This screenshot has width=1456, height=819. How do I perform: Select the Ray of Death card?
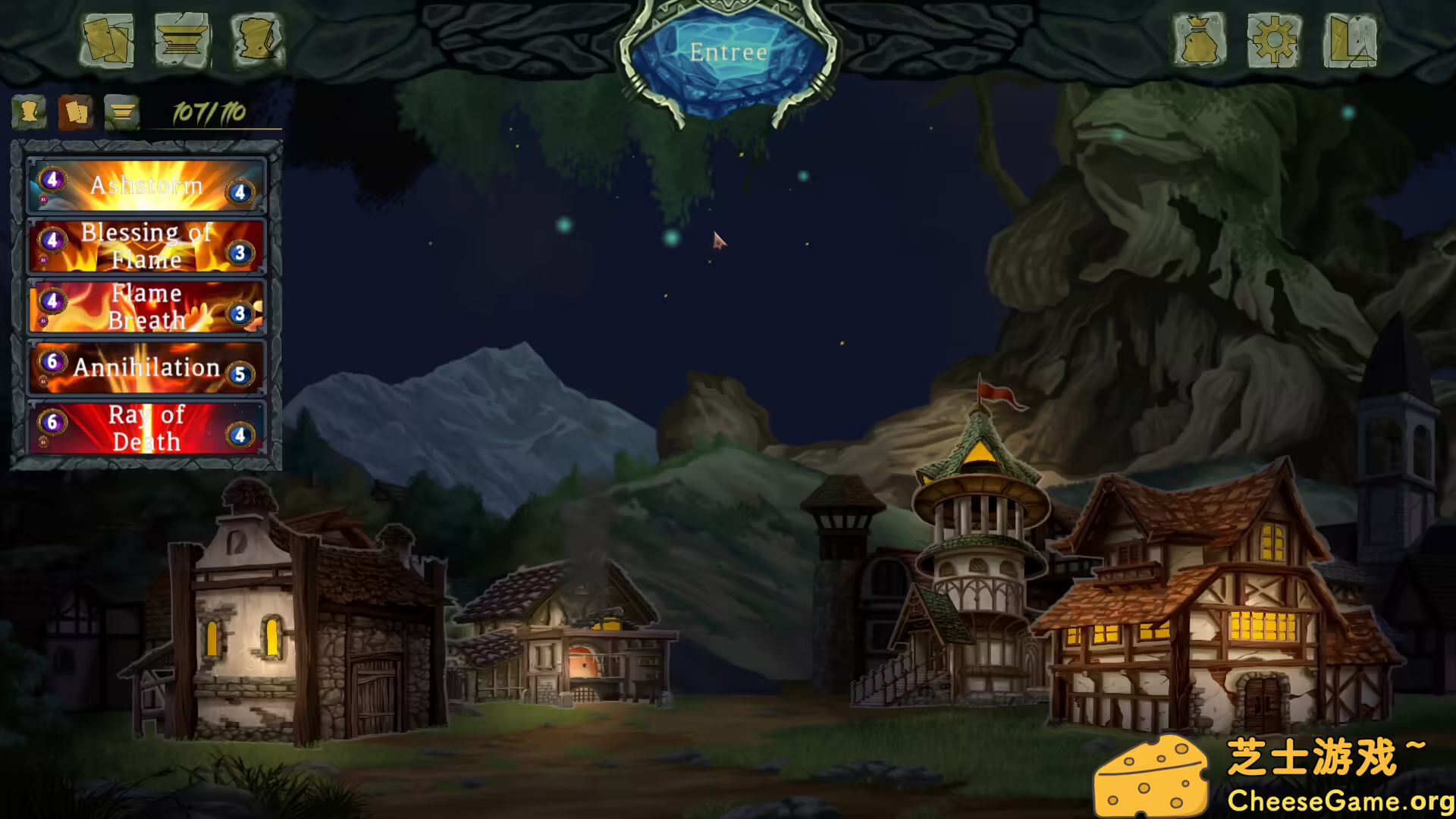(146, 428)
